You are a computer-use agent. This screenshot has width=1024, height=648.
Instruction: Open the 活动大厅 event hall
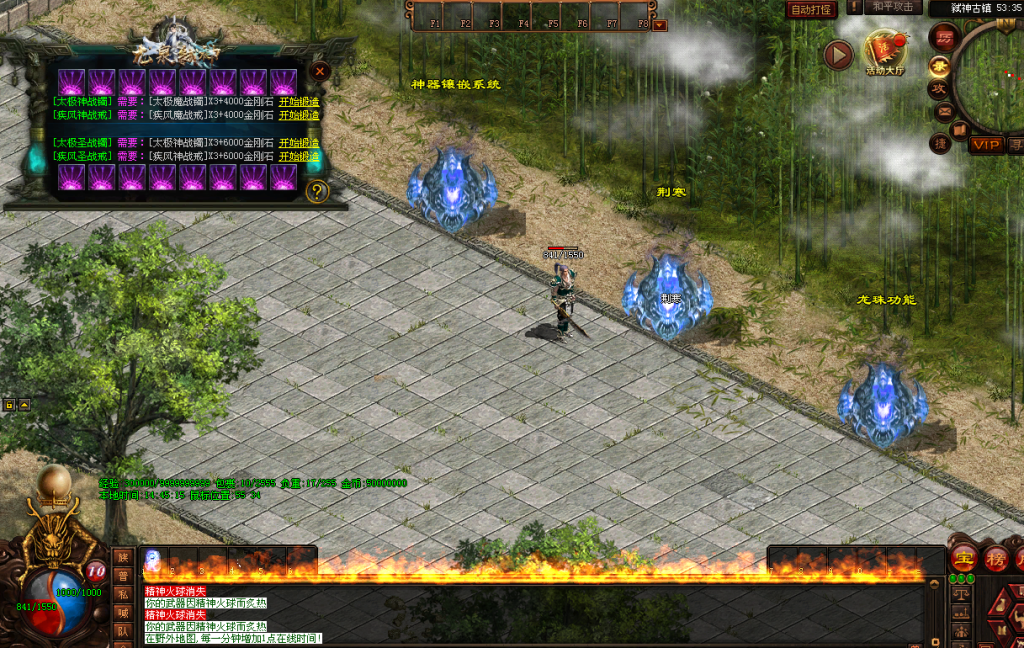pos(884,54)
